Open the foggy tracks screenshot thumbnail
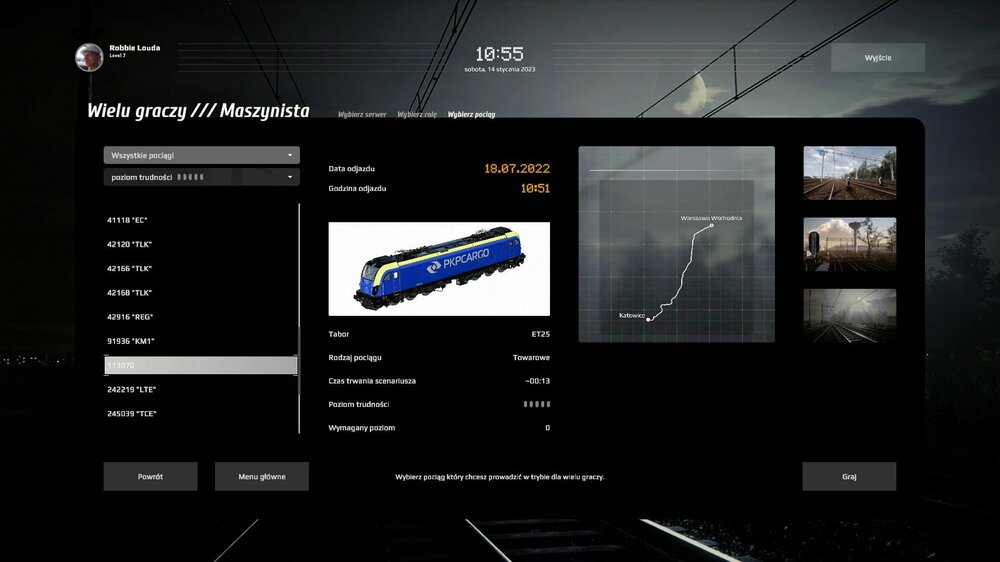 849,316
